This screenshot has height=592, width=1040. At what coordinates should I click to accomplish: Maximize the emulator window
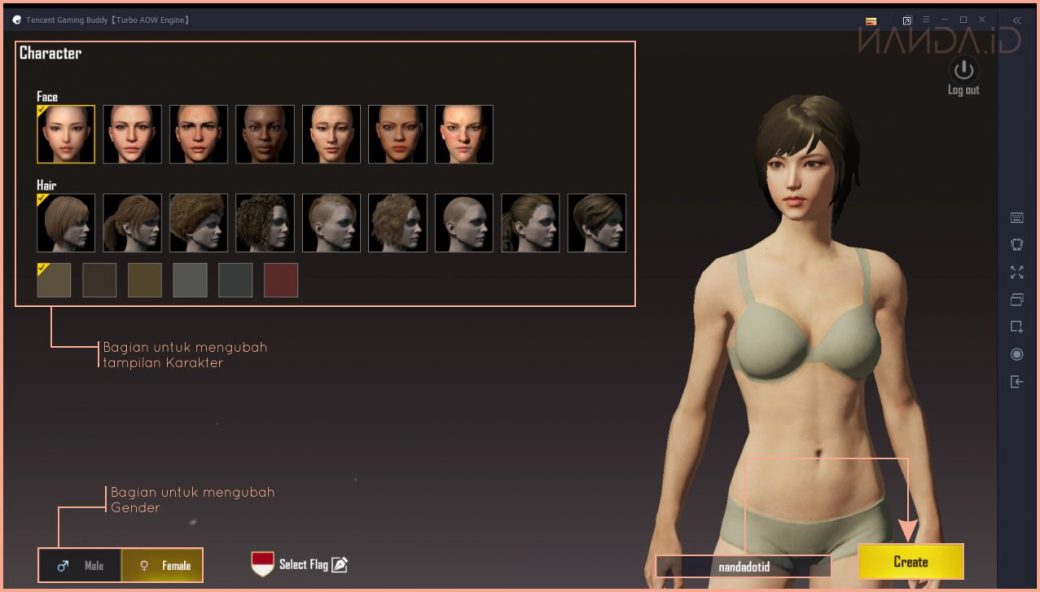coord(963,20)
